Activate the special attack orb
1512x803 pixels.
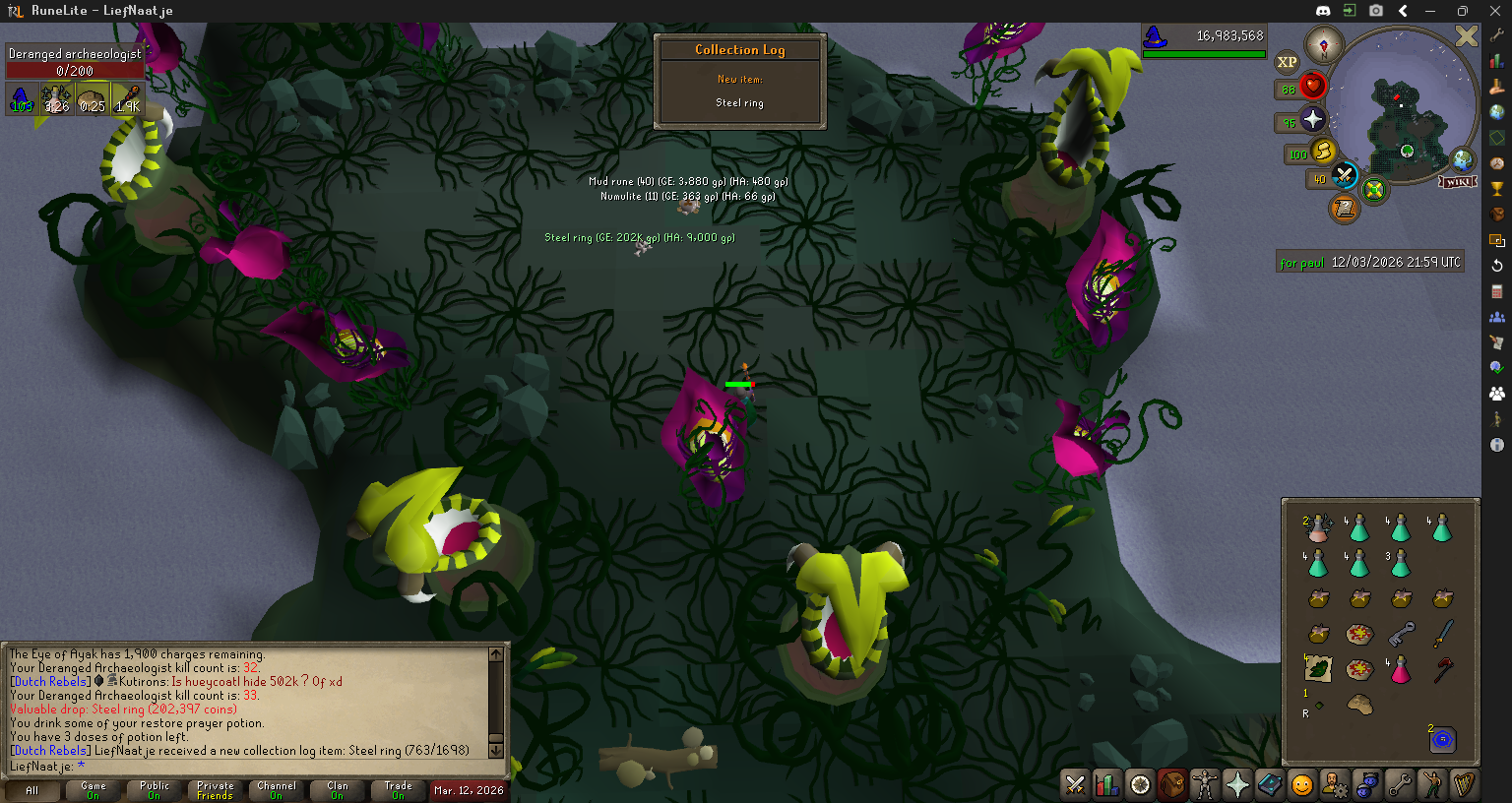(1344, 176)
